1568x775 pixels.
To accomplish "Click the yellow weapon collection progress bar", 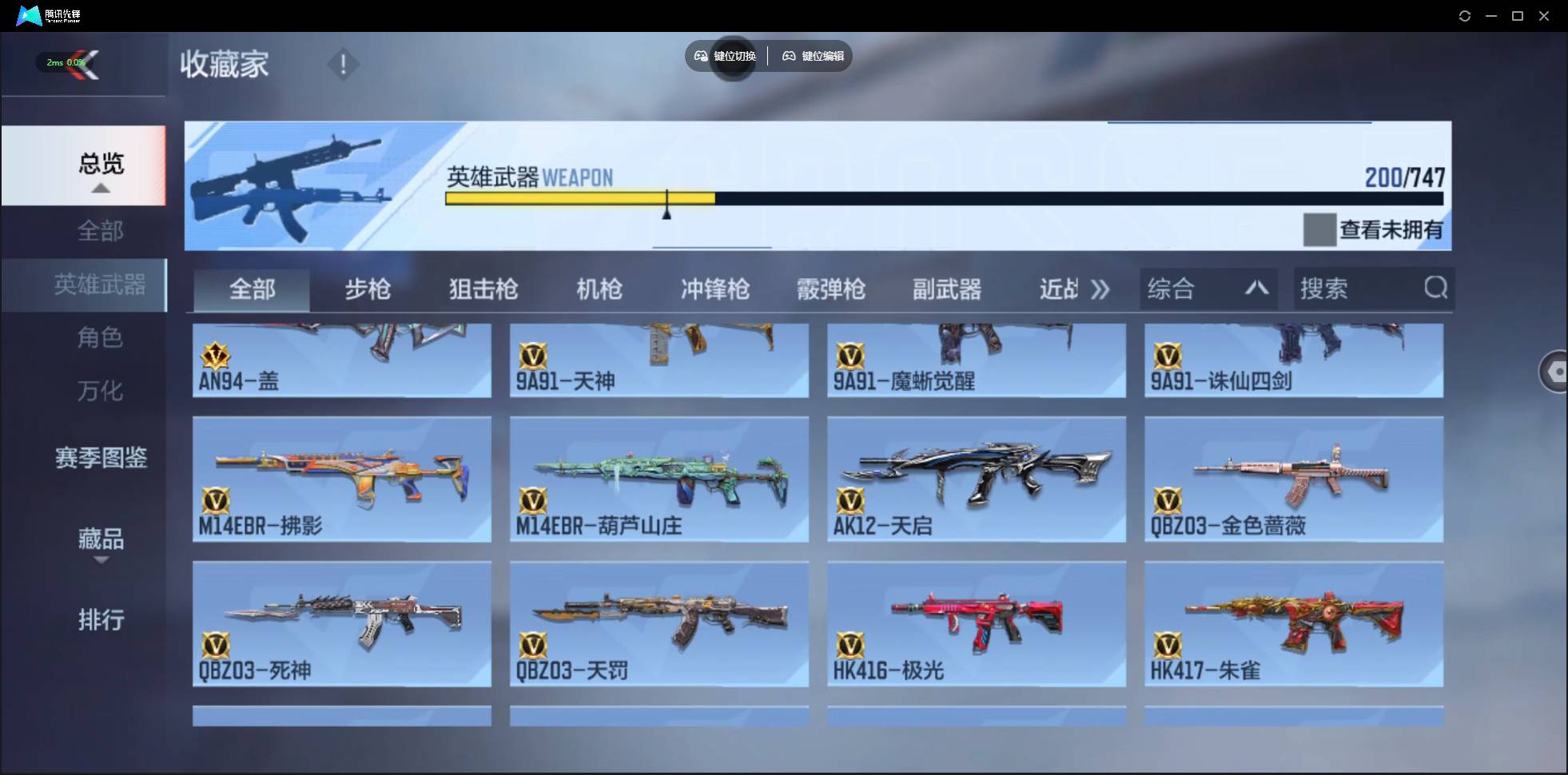I will 581,199.
